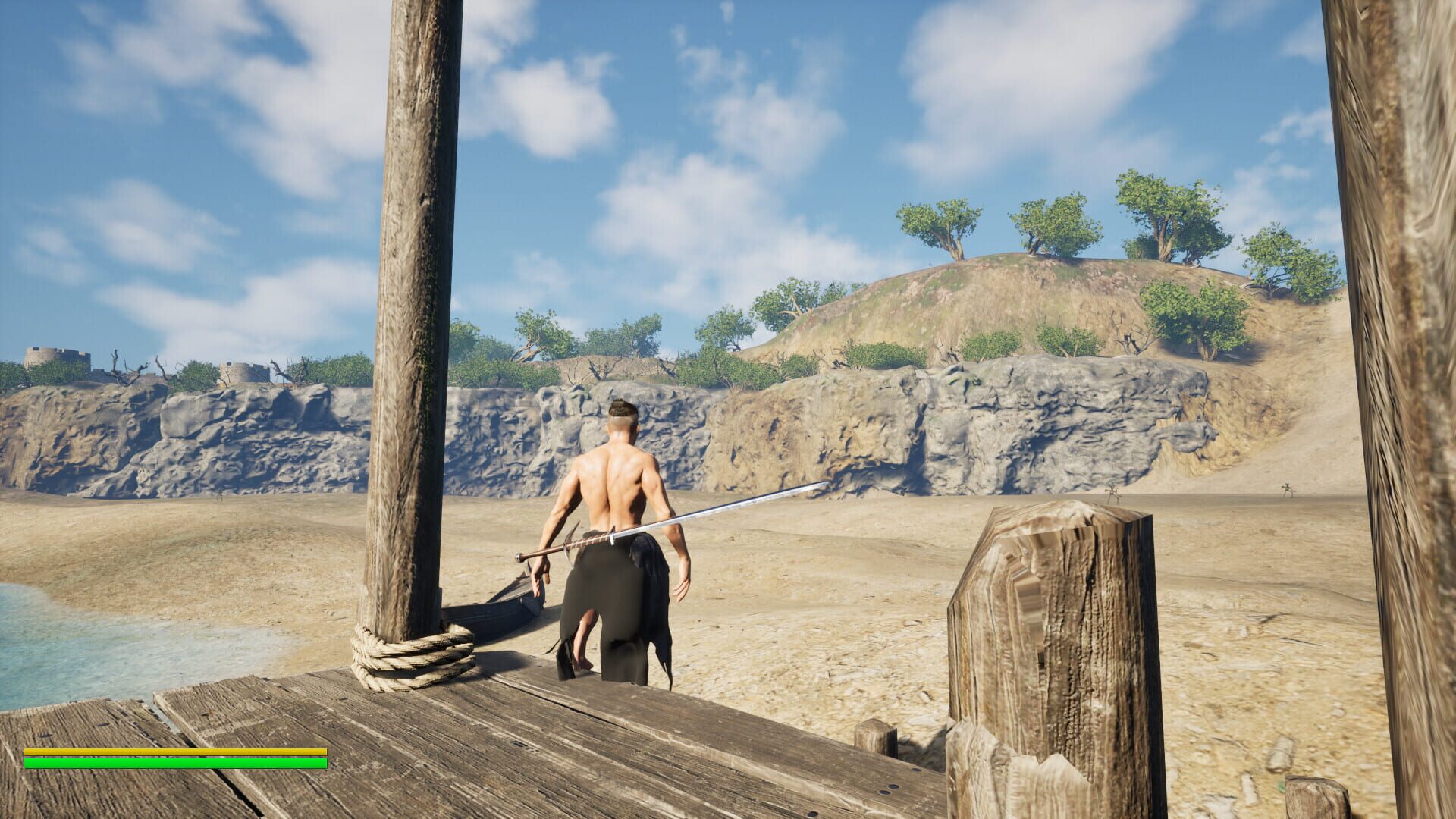The width and height of the screenshot is (1456, 819).
Task: Click the wooden dock planks in the foreground
Action: (531, 758)
